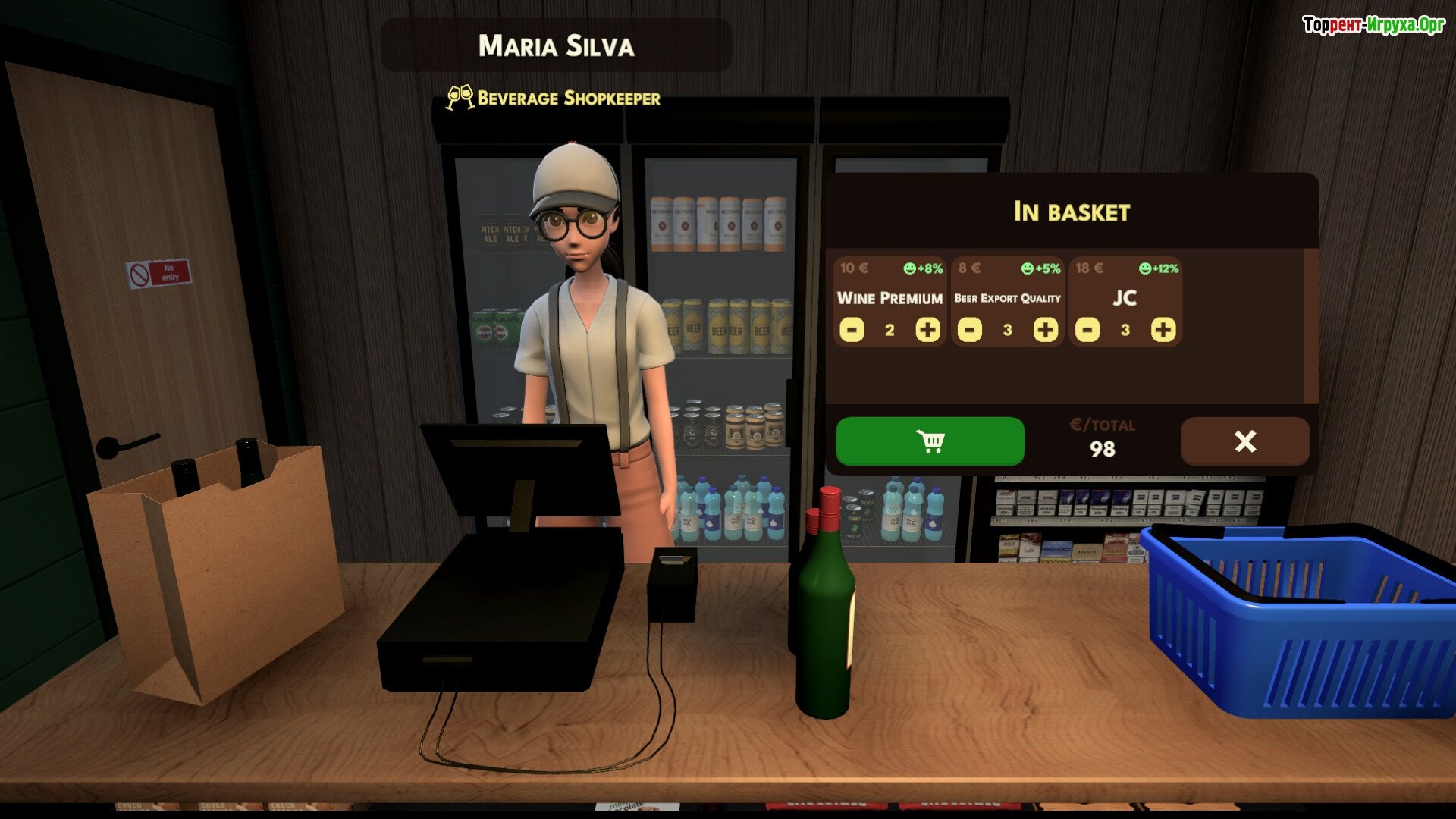1456x819 pixels.
Task: Remove one JC from the basket
Action: coord(1087,330)
